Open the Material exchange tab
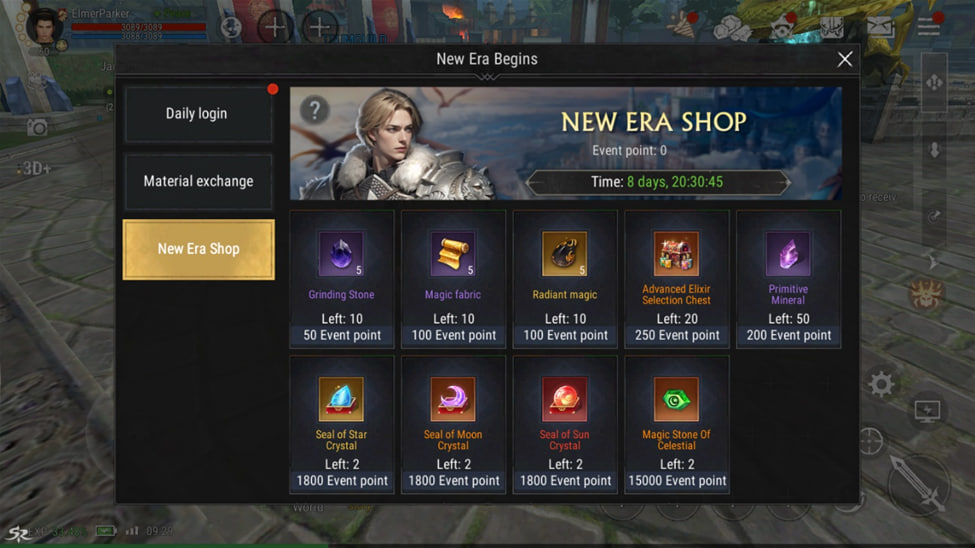This screenshot has height=548, width=975. [x=198, y=182]
